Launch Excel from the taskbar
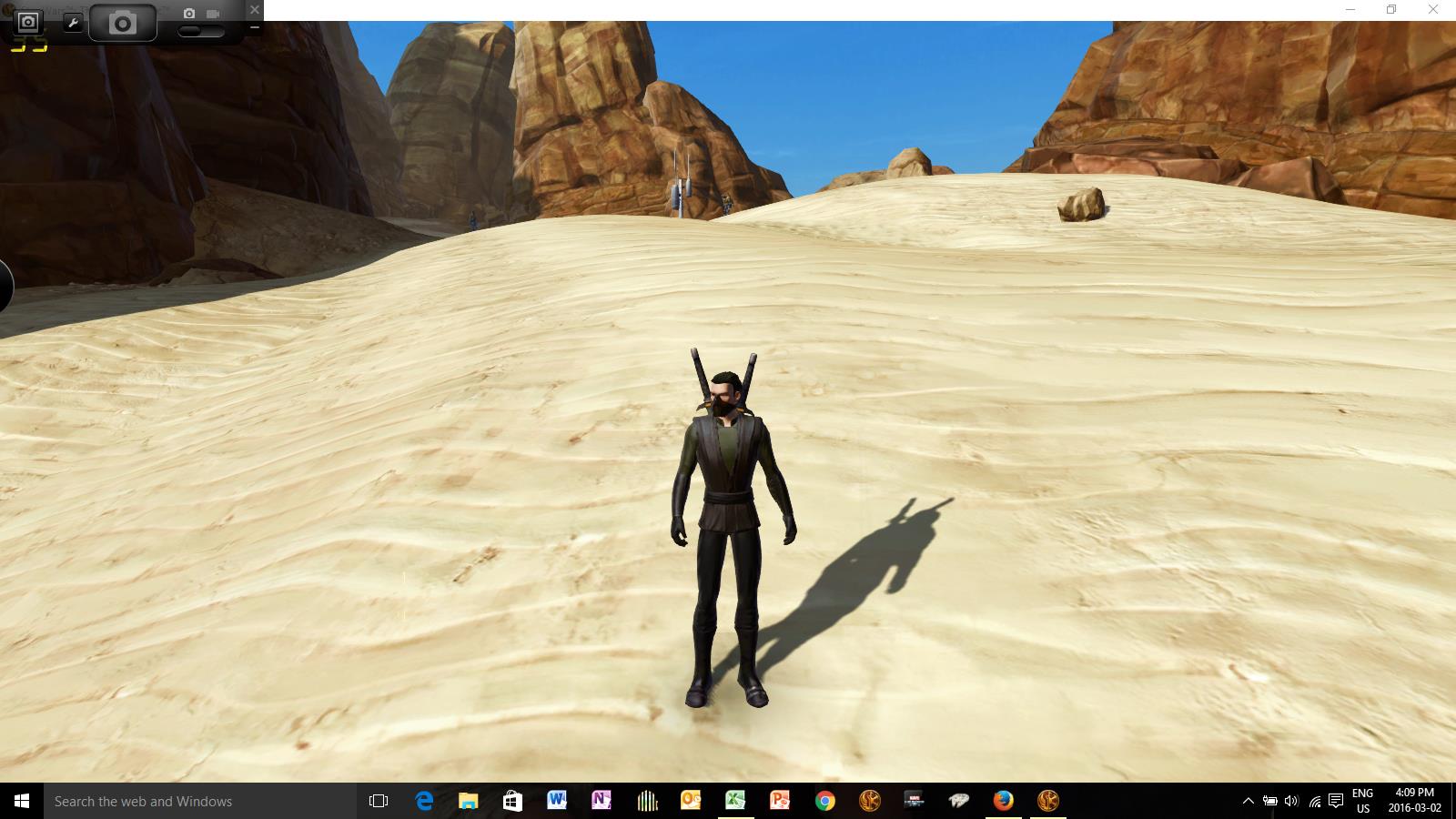This screenshot has height=819, width=1456. point(734,802)
